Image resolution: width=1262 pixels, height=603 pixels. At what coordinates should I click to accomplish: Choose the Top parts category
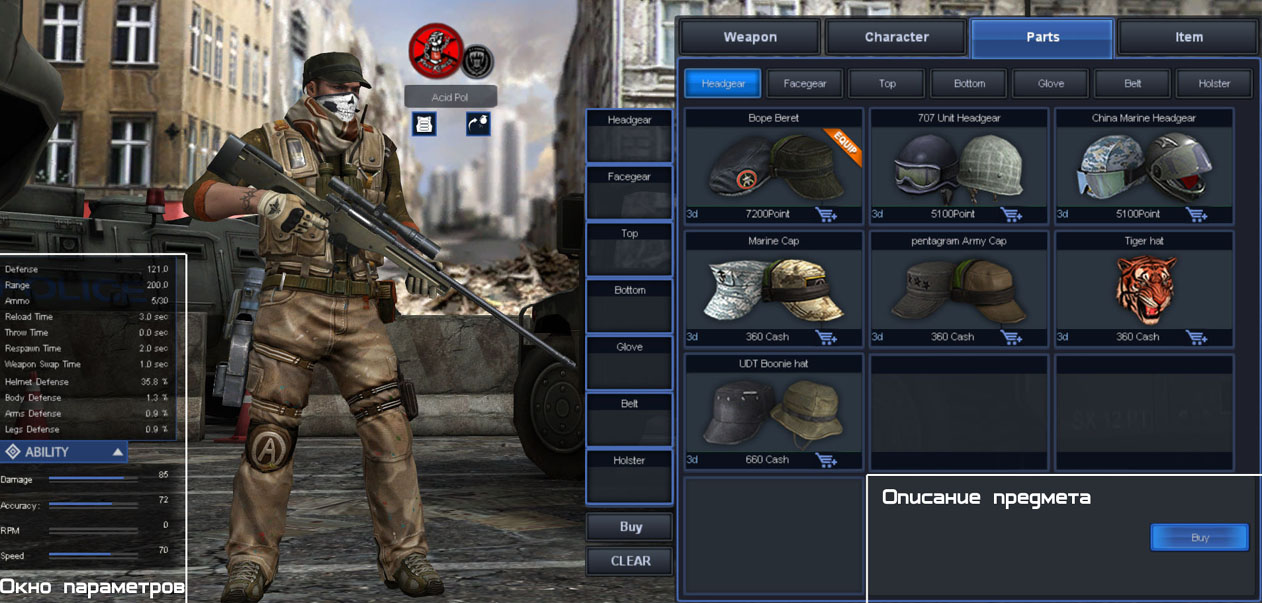(x=887, y=84)
